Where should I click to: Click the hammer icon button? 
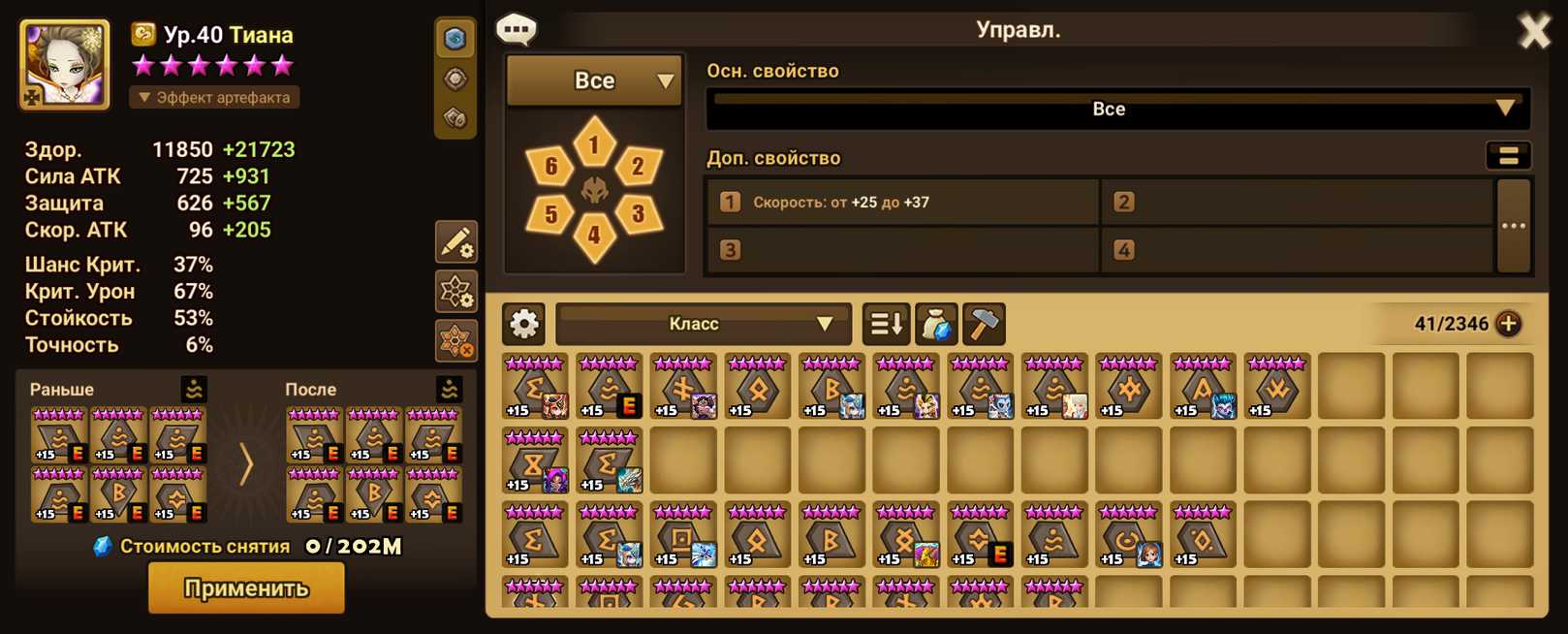tap(983, 324)
